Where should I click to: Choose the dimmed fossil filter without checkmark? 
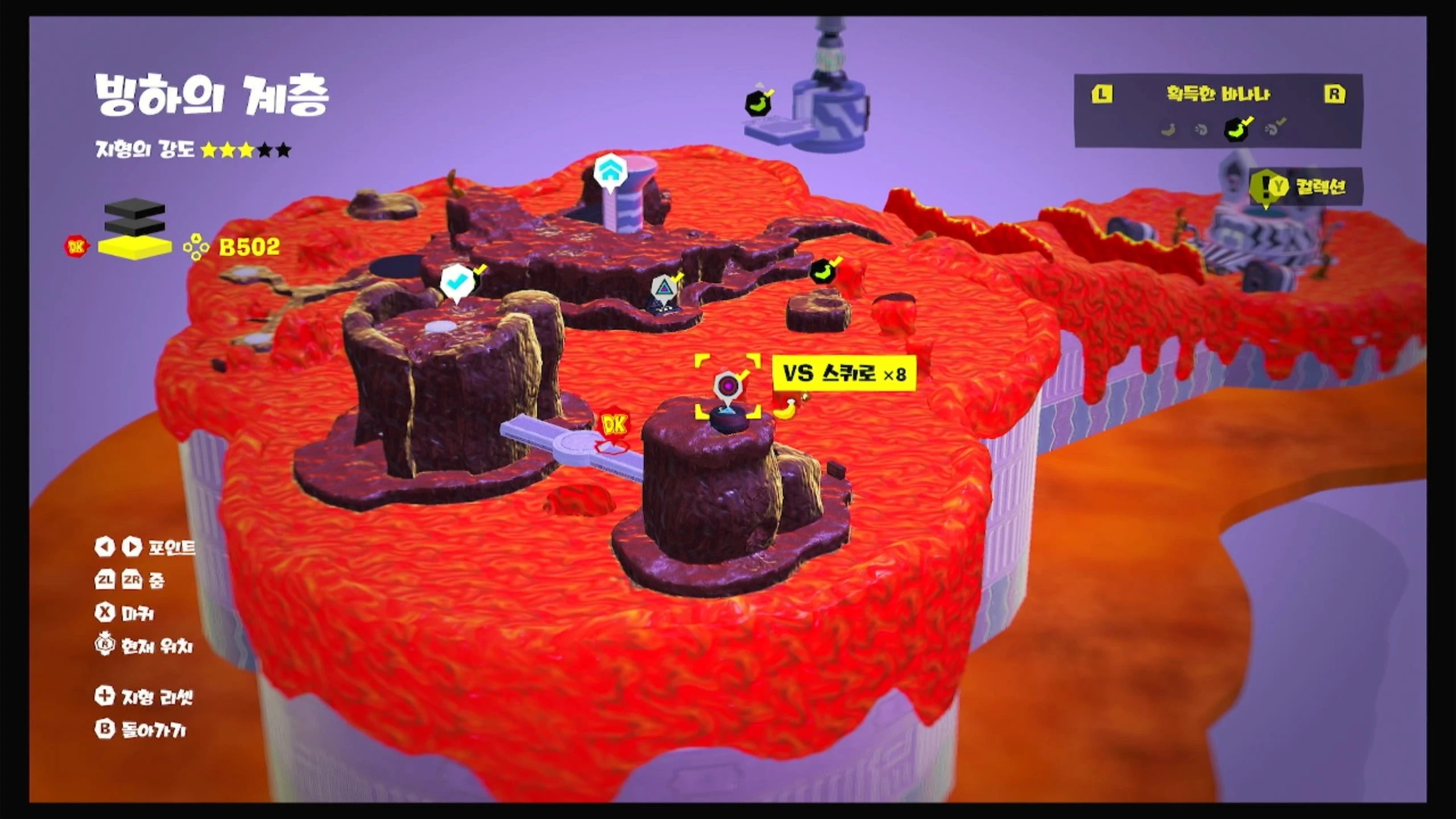coord(1201,130)
